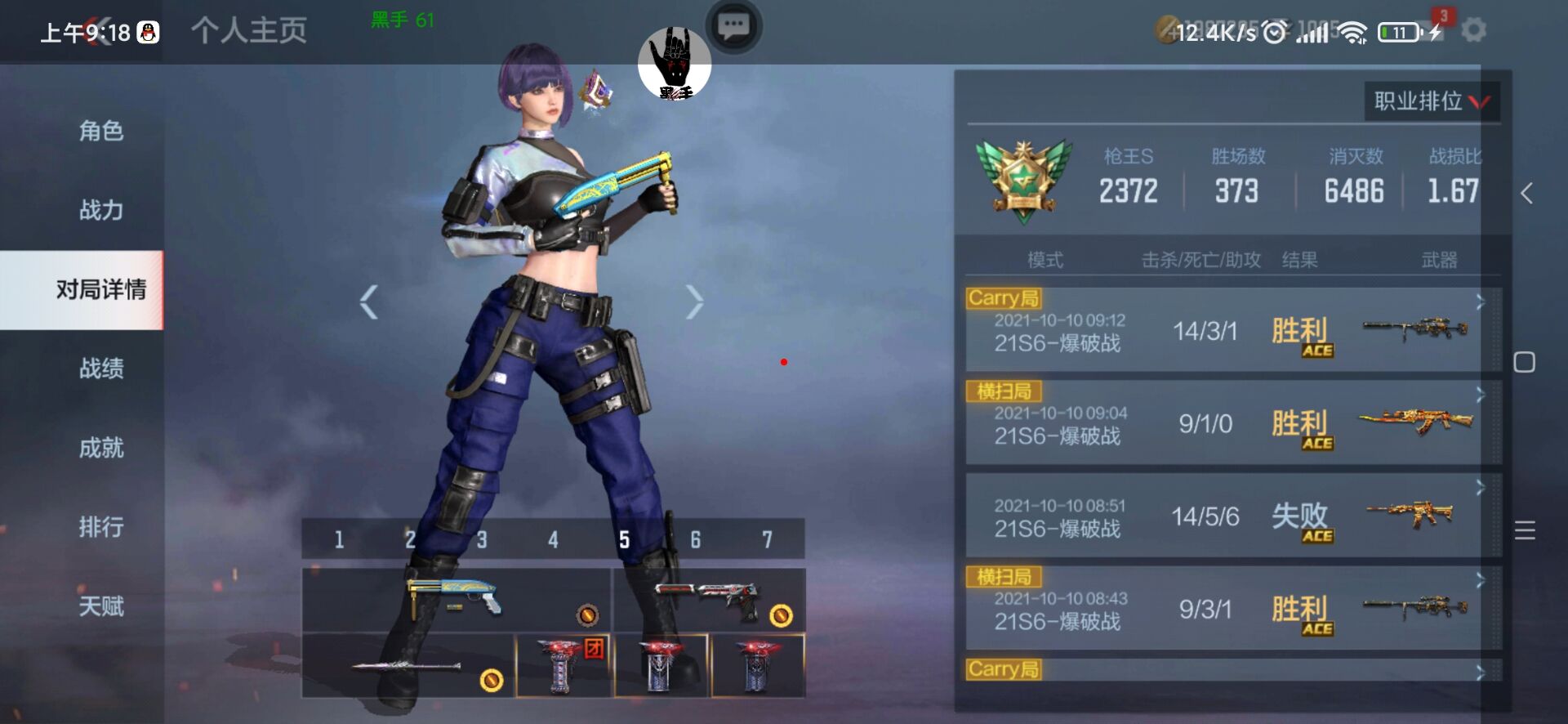This screenshot has width=1568, height=724.
Task: Choose the melee blade weapon slot
Action: [408, 666]
